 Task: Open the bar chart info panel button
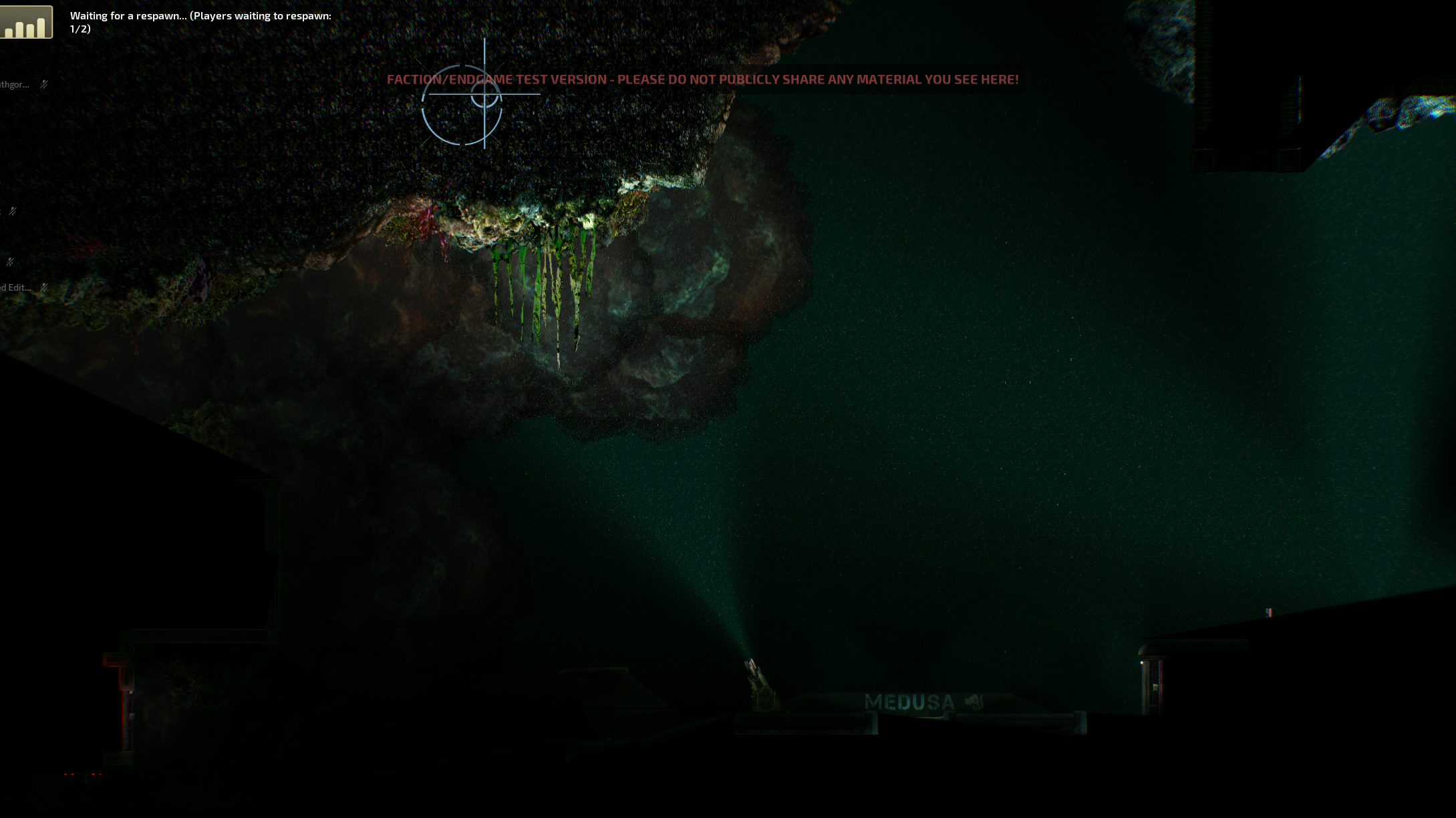(x=26, y=23)
